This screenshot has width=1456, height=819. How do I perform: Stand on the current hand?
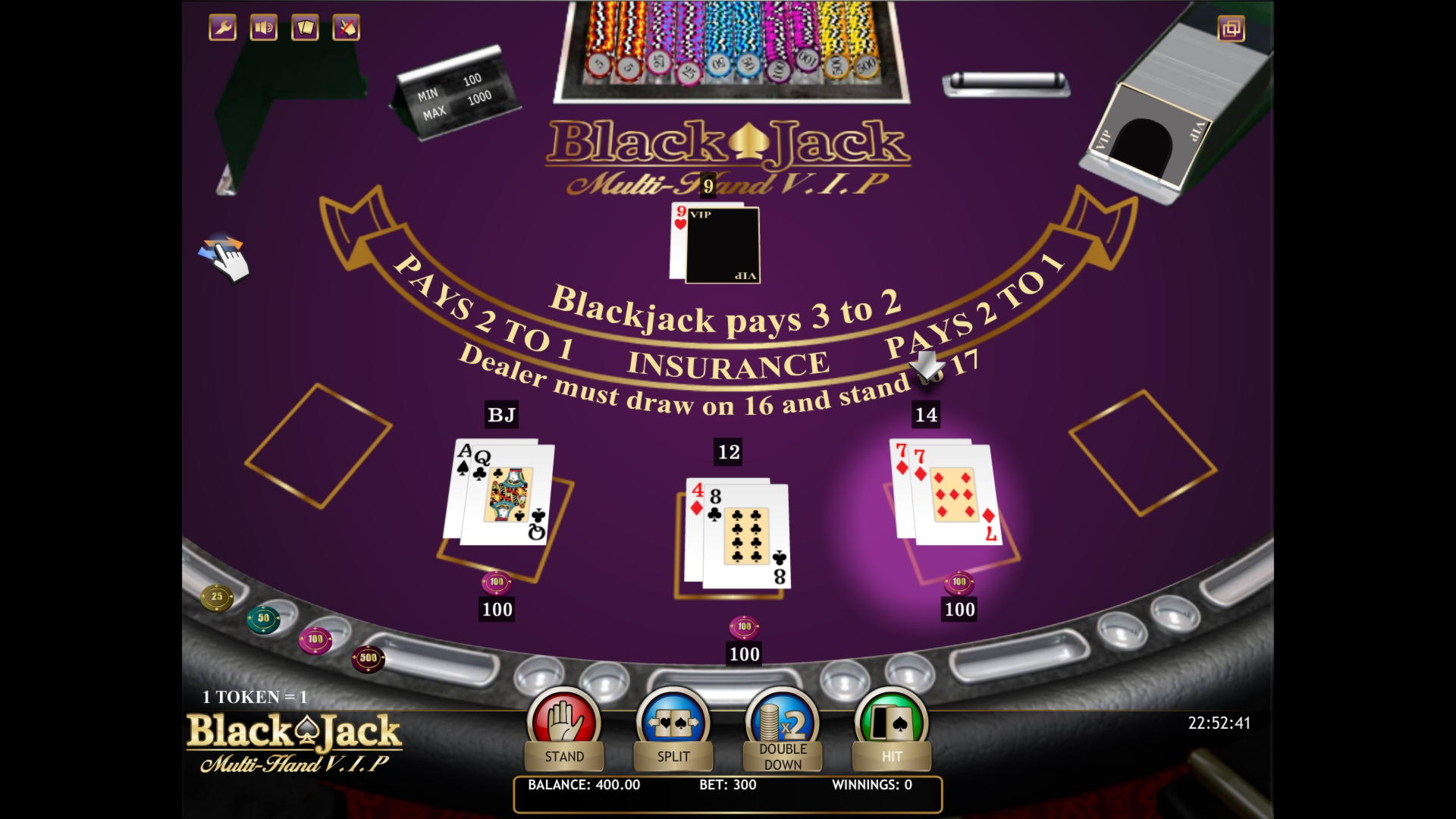point(563,728)
